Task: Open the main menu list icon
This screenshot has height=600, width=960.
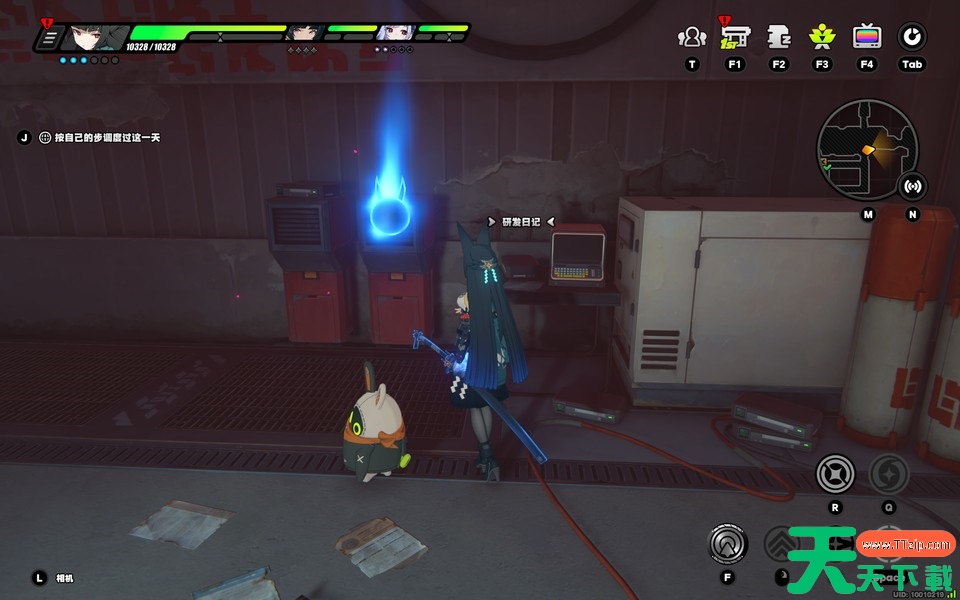Action: (x=47, y=38)
